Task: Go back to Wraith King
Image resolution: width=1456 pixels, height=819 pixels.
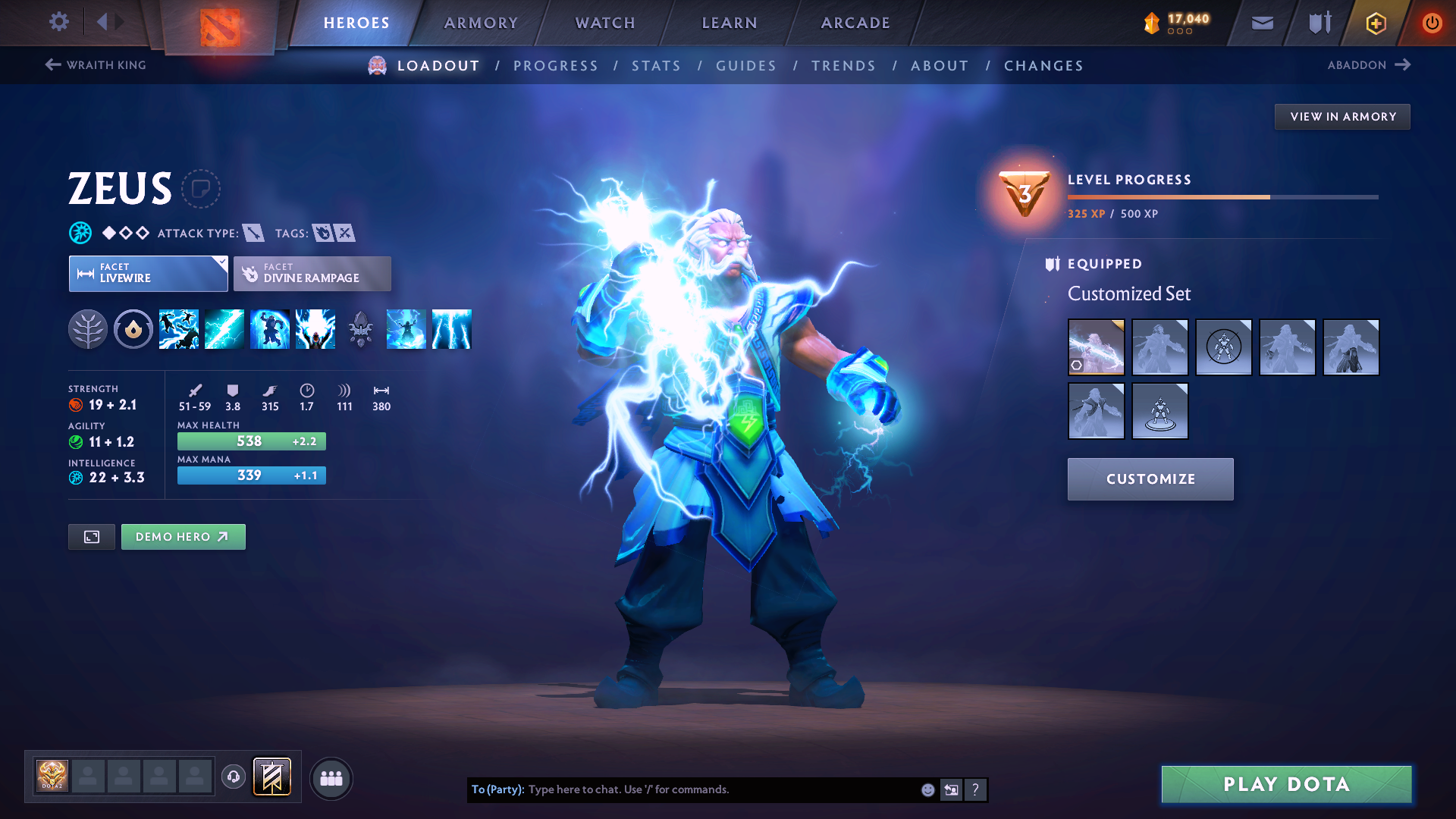Action: pos(95,65)
